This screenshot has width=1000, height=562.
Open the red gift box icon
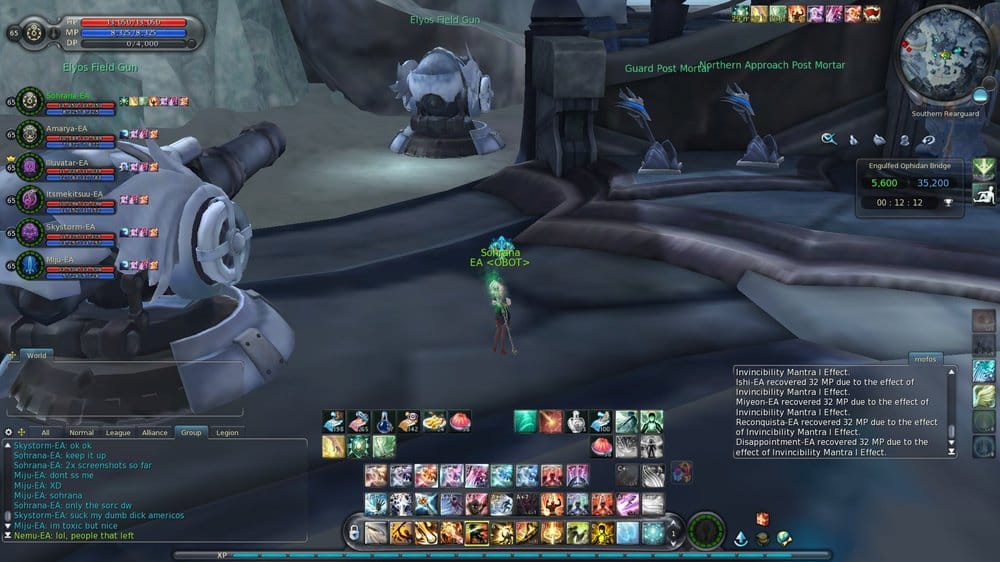click(x=762, y=518)
